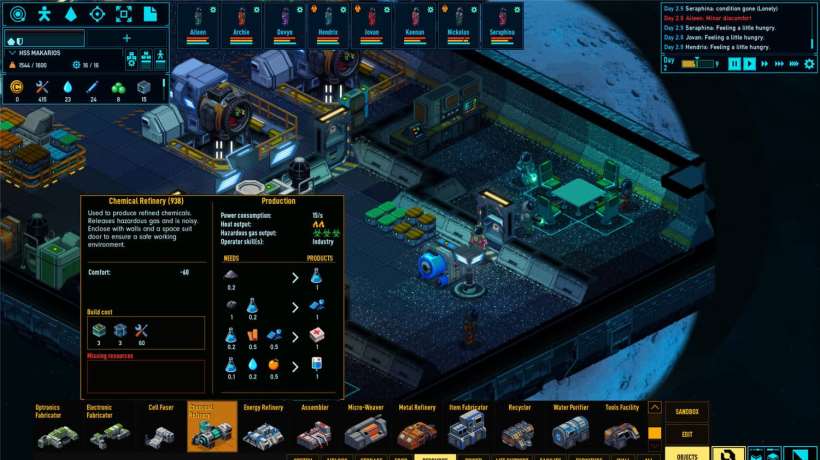This screenshot has width=820, height=460.
Task: Pause the game simulation
Action: (734, 64)
